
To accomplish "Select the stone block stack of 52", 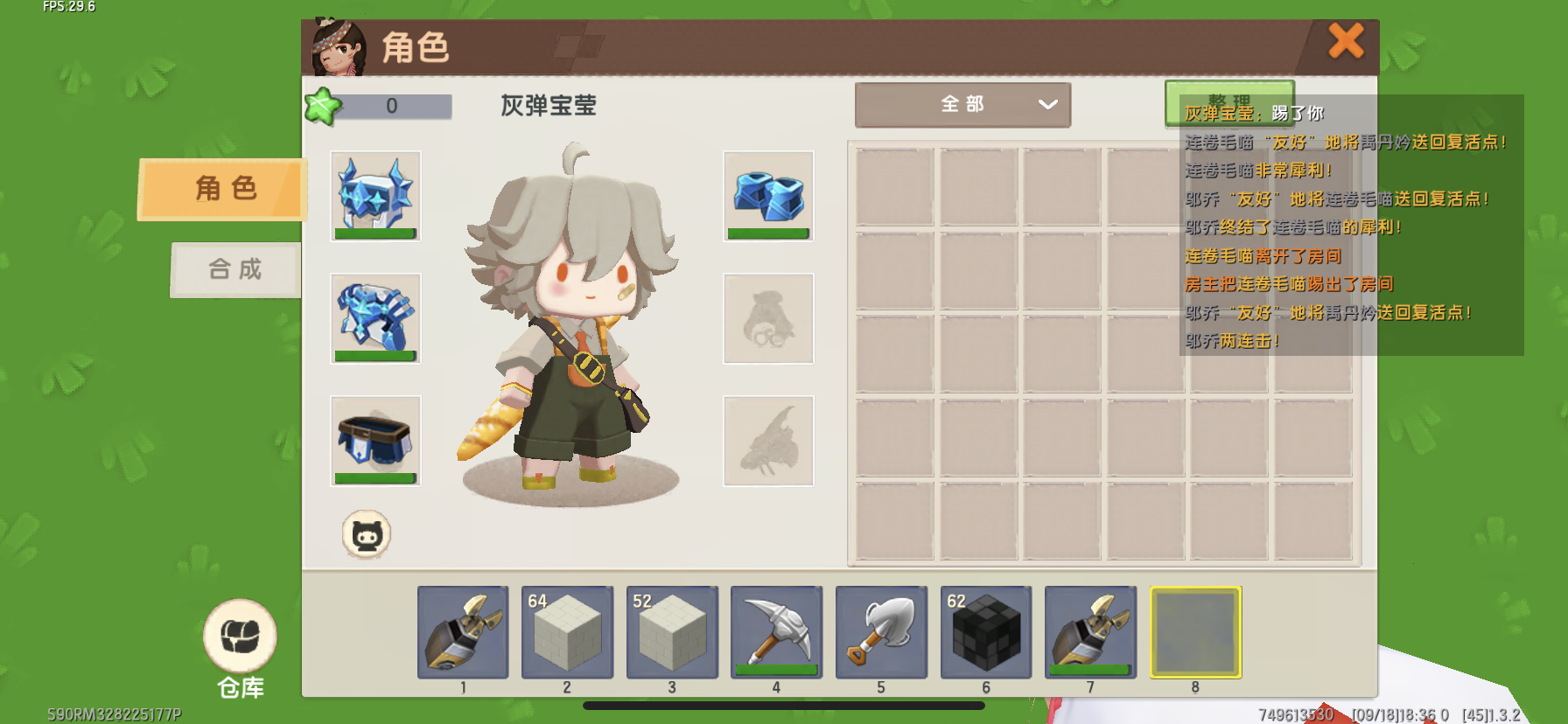I will (672, 632).
